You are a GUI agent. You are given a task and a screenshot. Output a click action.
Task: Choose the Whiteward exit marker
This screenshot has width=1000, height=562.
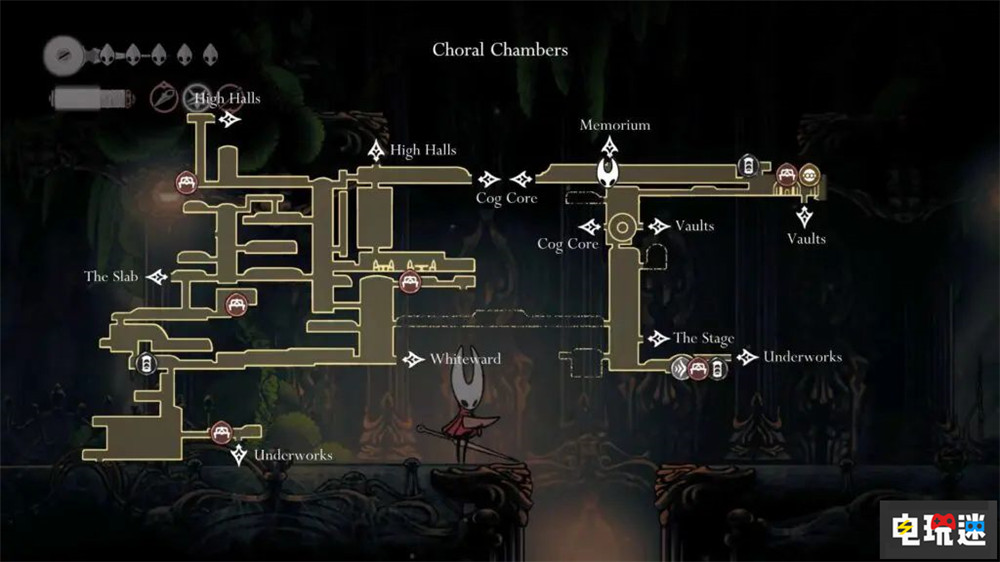[413, 359]
